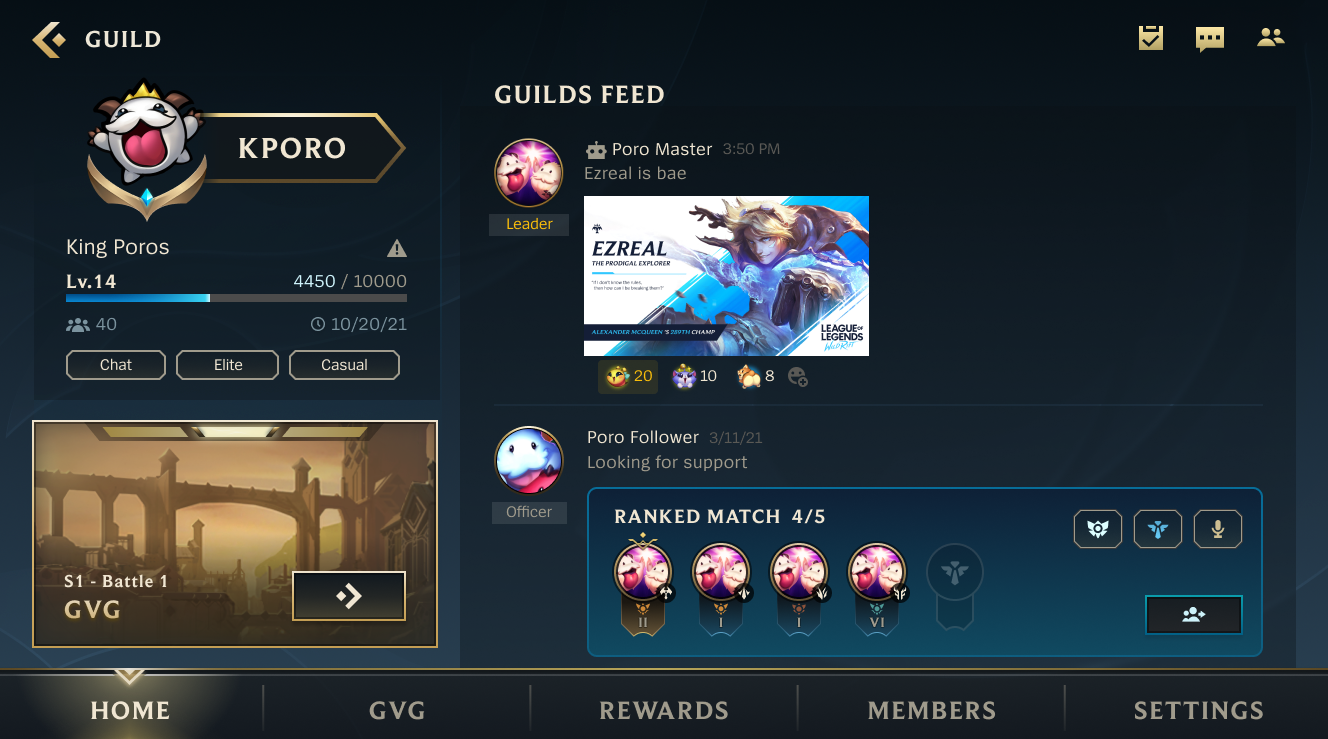This screenshot has width=1328, height=739.
Task: Click the microphone icon on the ranked match
Action: 1217,528
